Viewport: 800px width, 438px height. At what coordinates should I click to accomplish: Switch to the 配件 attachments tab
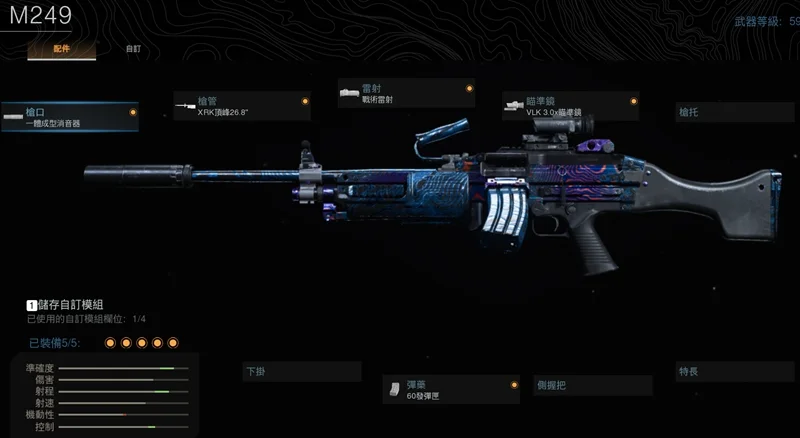click(x=61, y=48)
